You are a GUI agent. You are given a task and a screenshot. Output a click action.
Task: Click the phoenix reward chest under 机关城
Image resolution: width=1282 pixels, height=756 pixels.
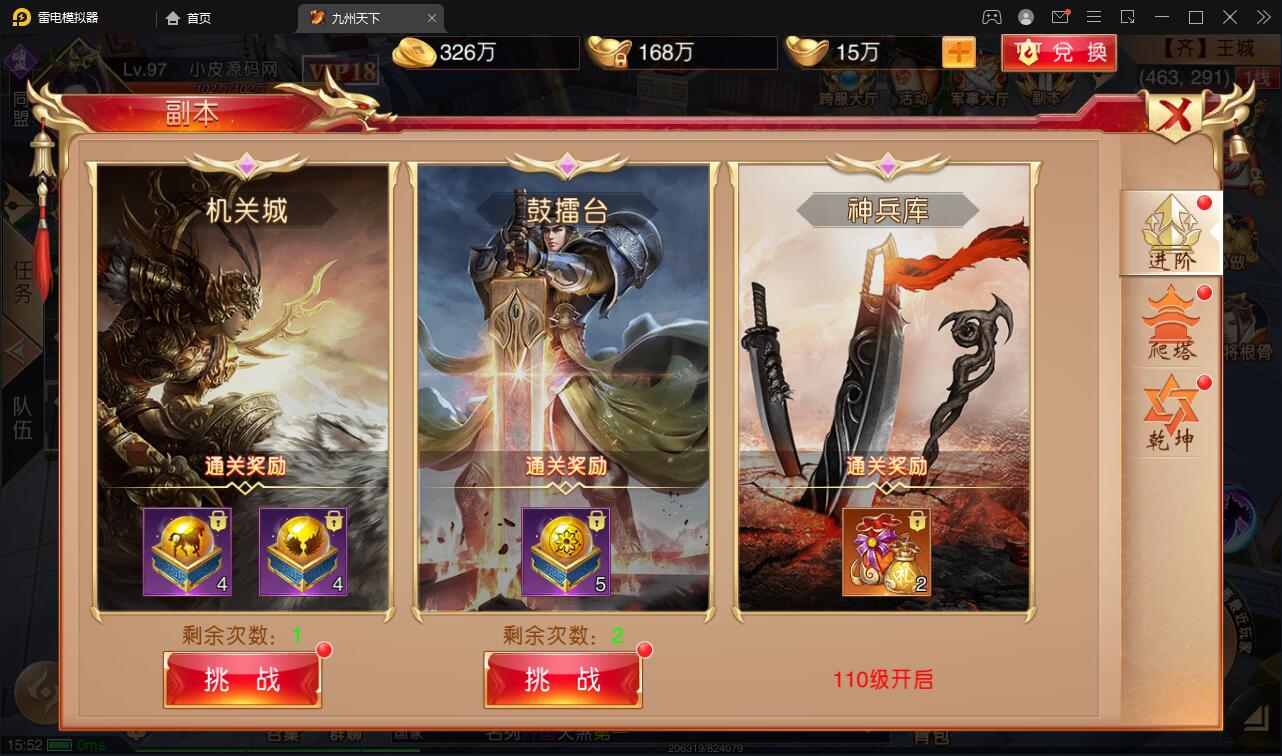304,550
